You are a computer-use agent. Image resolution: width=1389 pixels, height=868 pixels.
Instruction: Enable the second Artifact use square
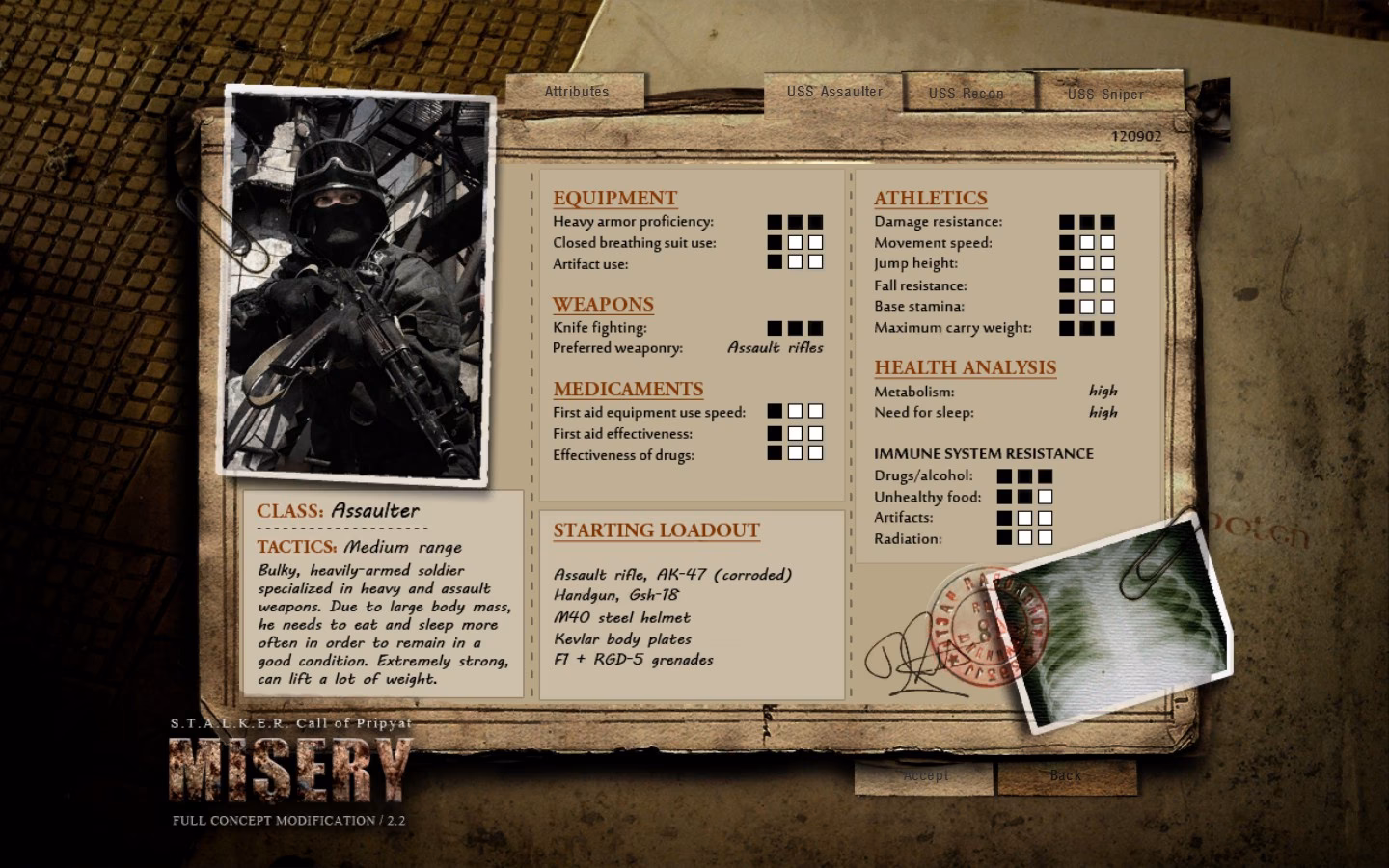796,263
